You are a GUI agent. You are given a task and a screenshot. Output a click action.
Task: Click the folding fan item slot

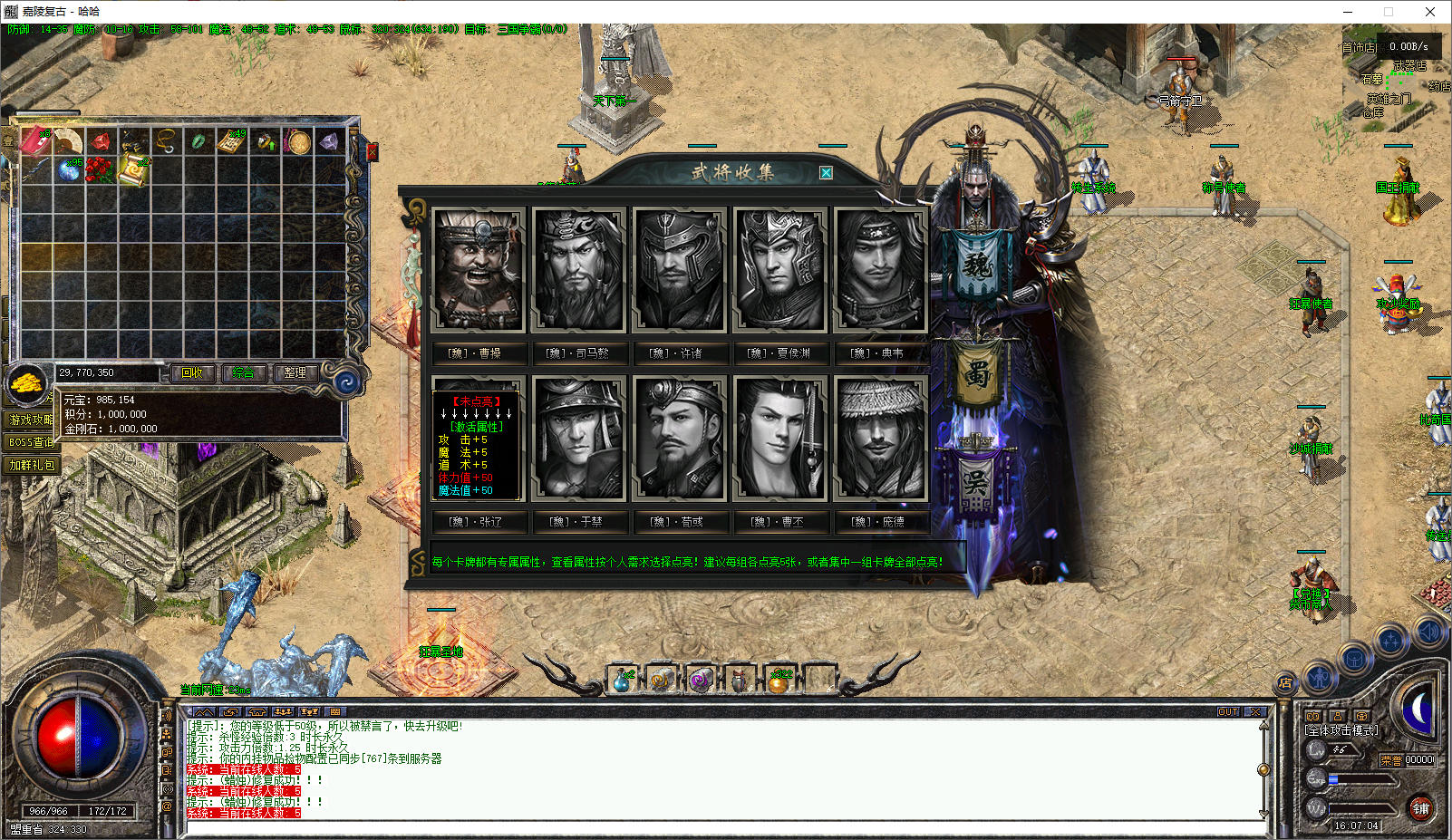[68, 141]
